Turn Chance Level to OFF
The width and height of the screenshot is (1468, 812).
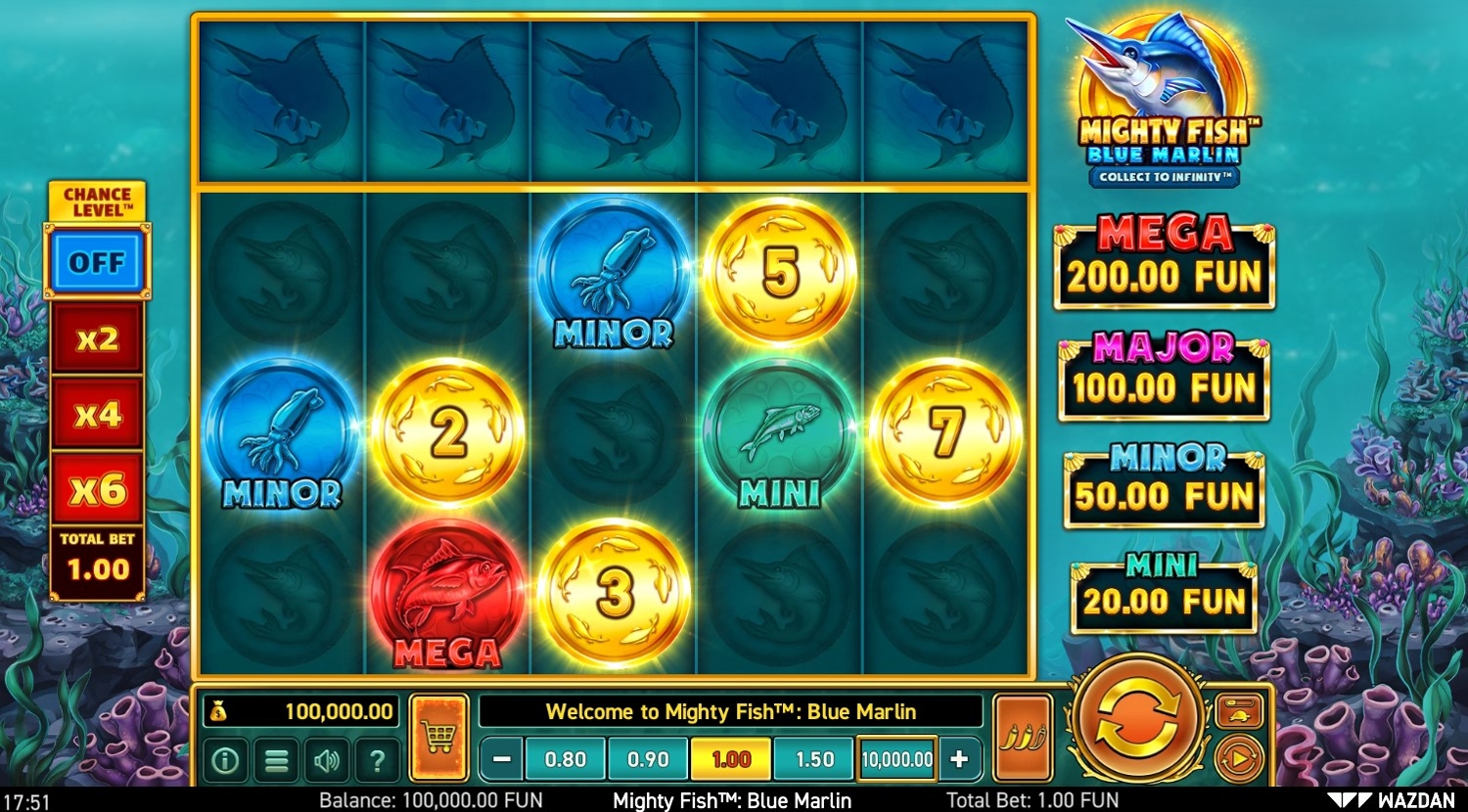click(97, 262)
